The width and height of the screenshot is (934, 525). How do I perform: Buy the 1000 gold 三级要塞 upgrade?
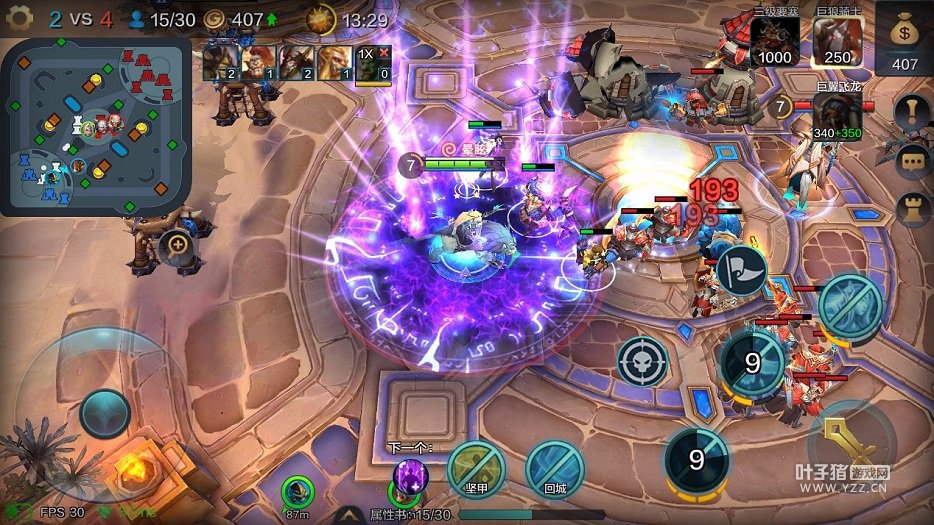click(775, 42)
